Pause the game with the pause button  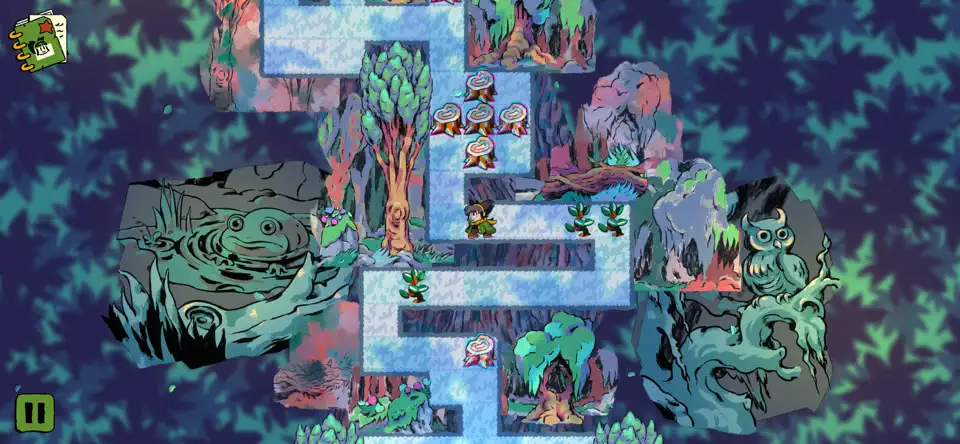pyautogui.click(x=33, y=412)
